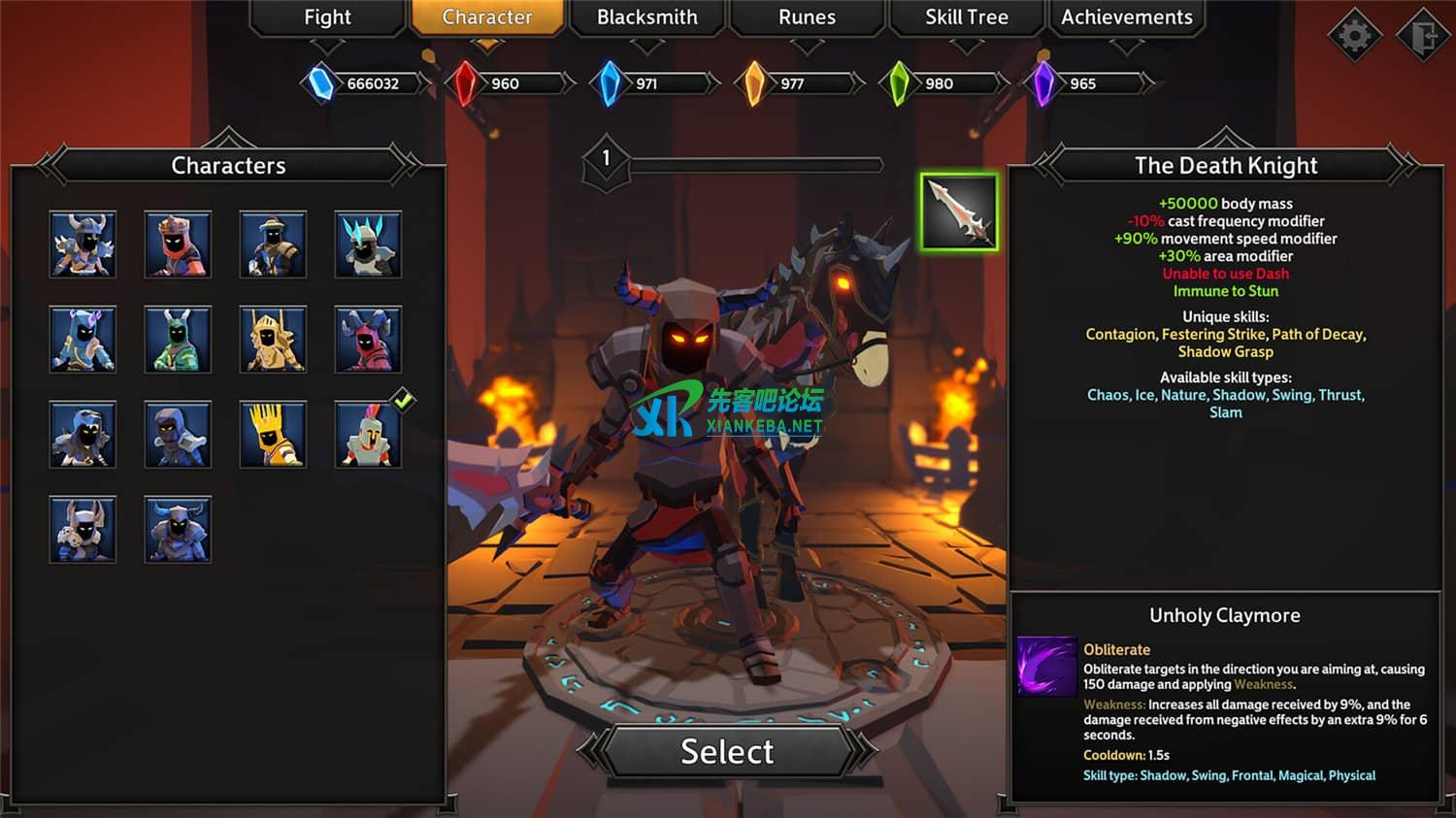Open the Skill Tree tab

click(966, 17)
